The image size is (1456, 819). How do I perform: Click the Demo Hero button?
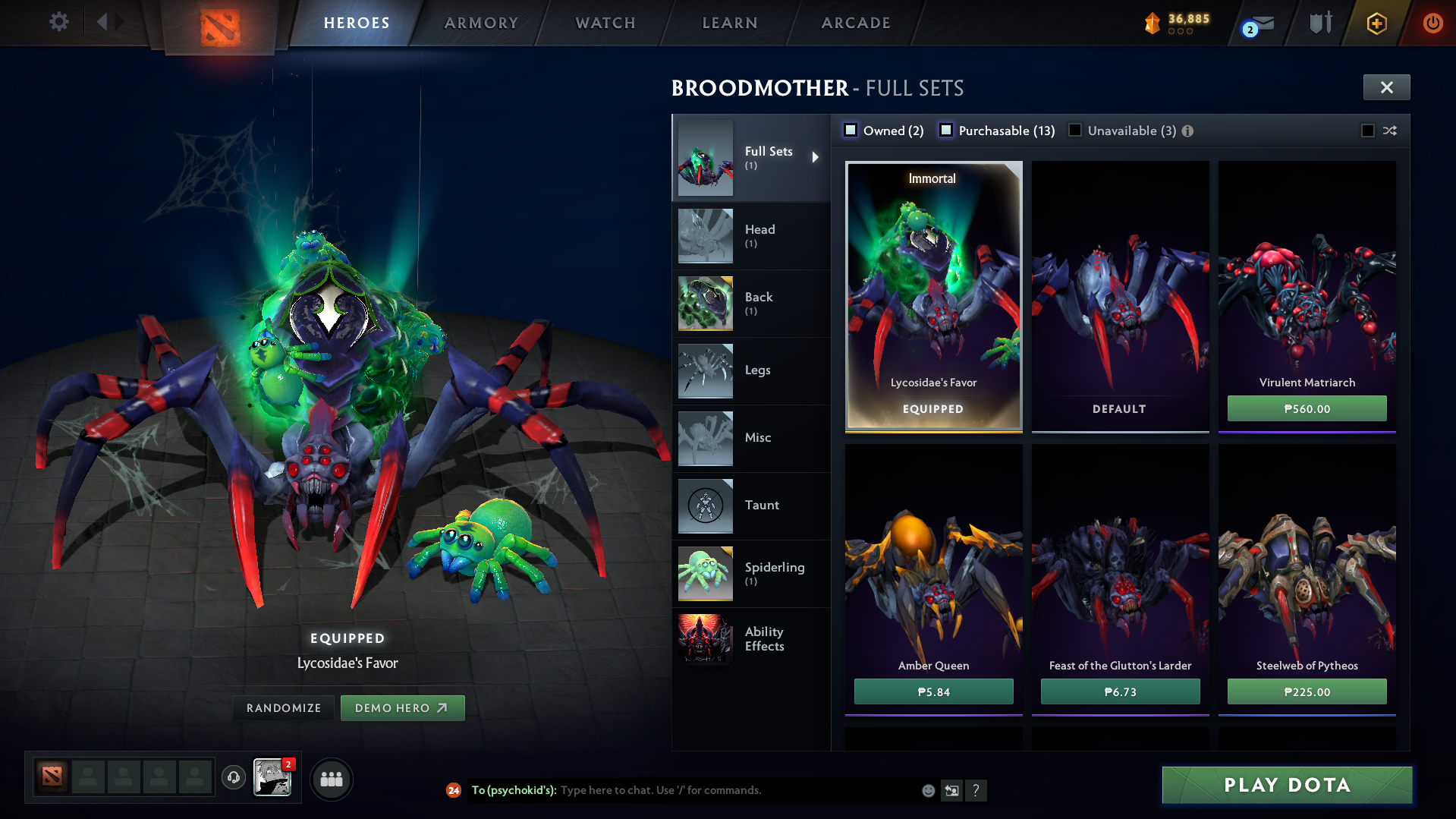(x=403, y=707)
